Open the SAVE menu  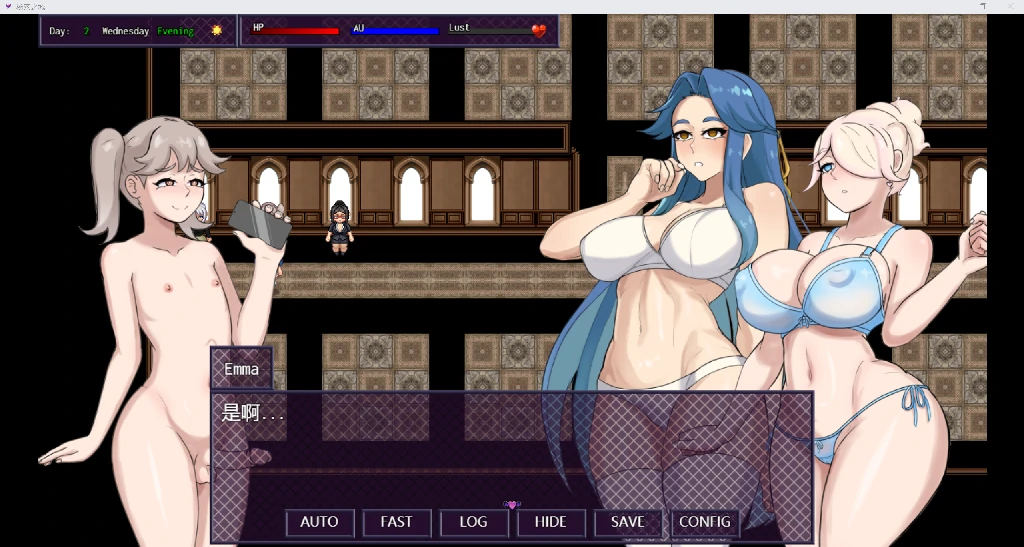(627, 522)
